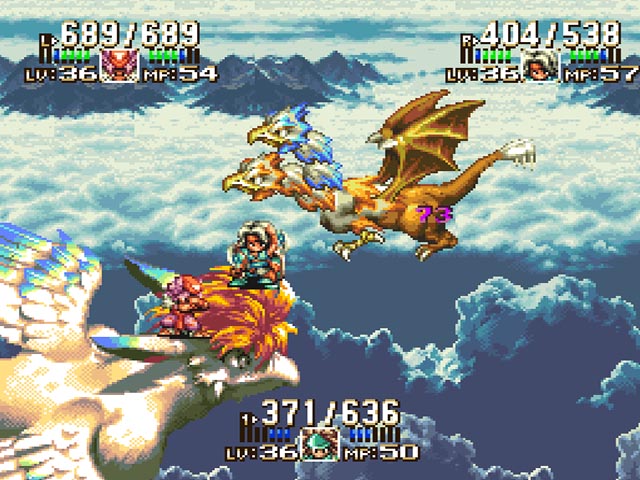Image resolution: width=640 pixels, height=480 pixels.
Task: Select the dark-haired character portrait
Action: click(x=542, y=65)
